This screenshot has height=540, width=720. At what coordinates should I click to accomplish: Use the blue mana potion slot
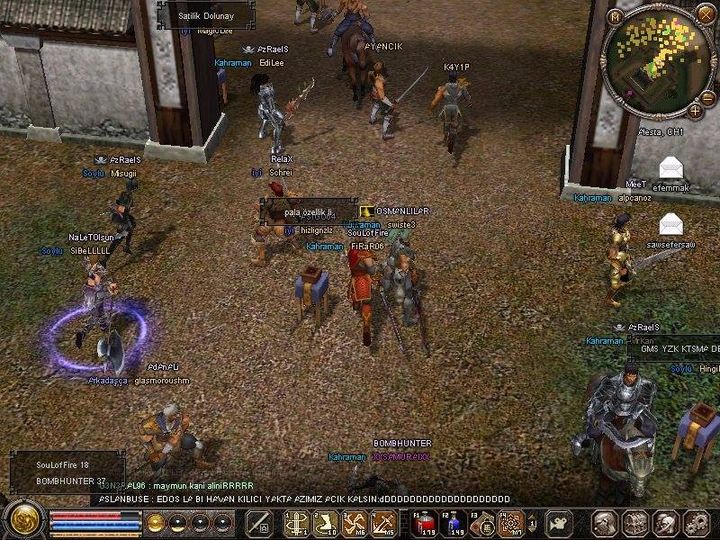click(454, 523)
